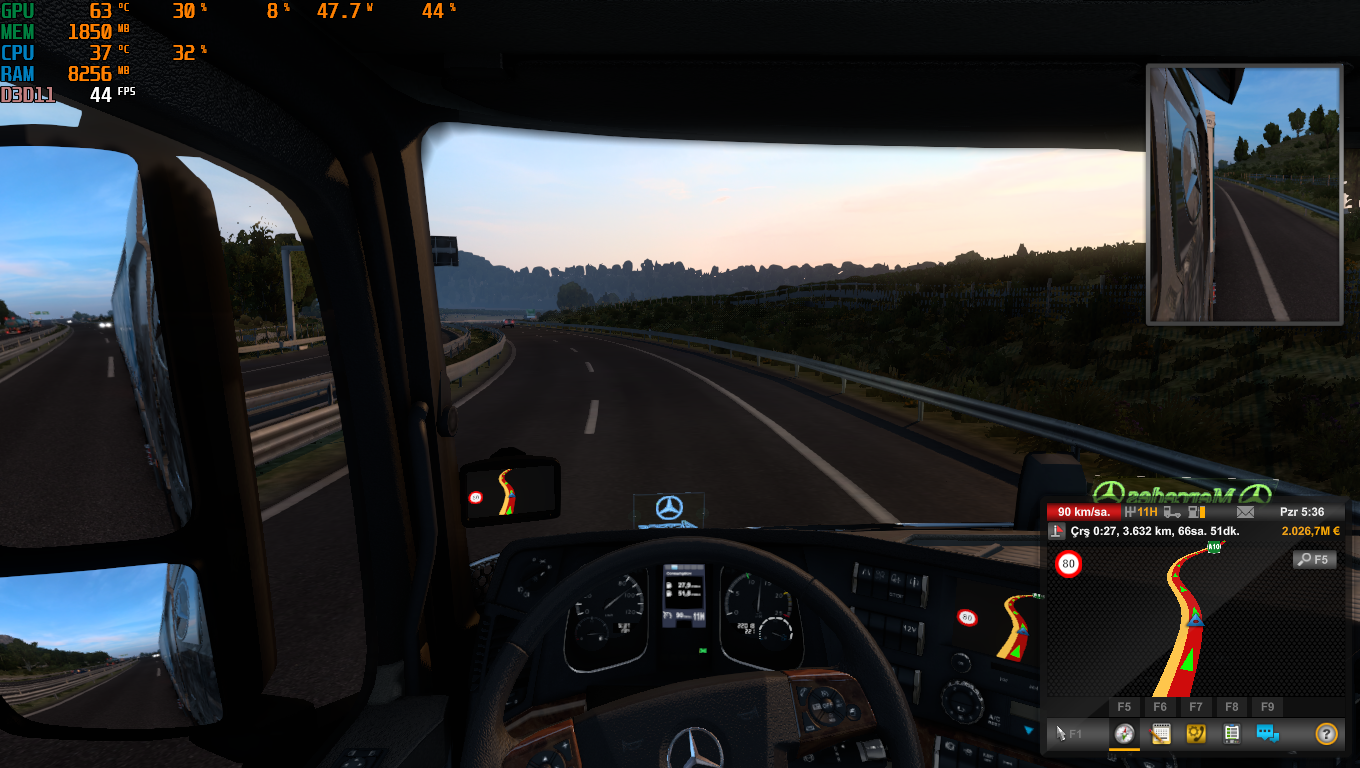Open the compass navigation tab
Screen dimensions: 1360x768
[1125, 734]
